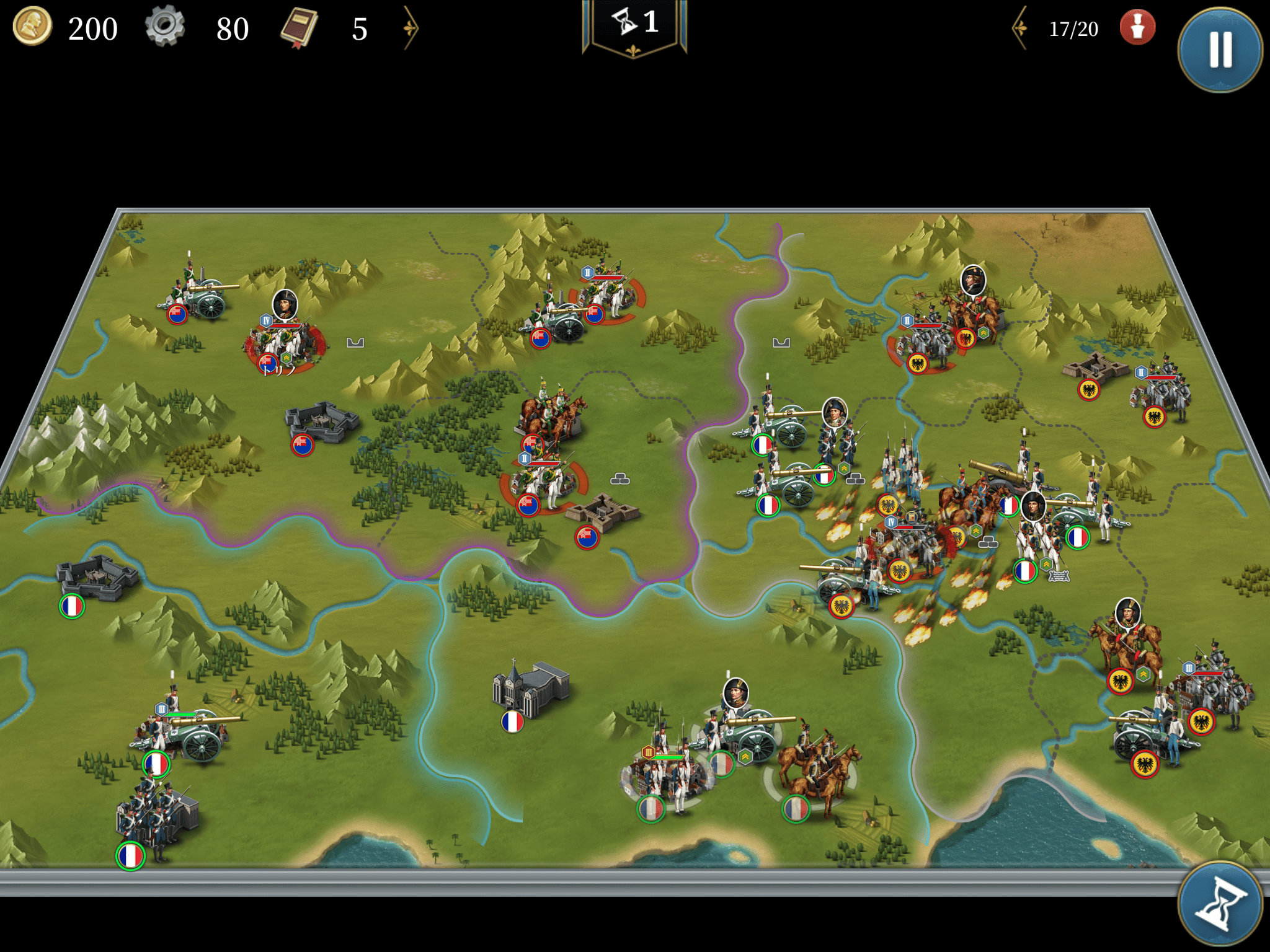The image size is (1270, 952).
Task: Expand the resource panel with the right arrow
Action: pos(411,28)
